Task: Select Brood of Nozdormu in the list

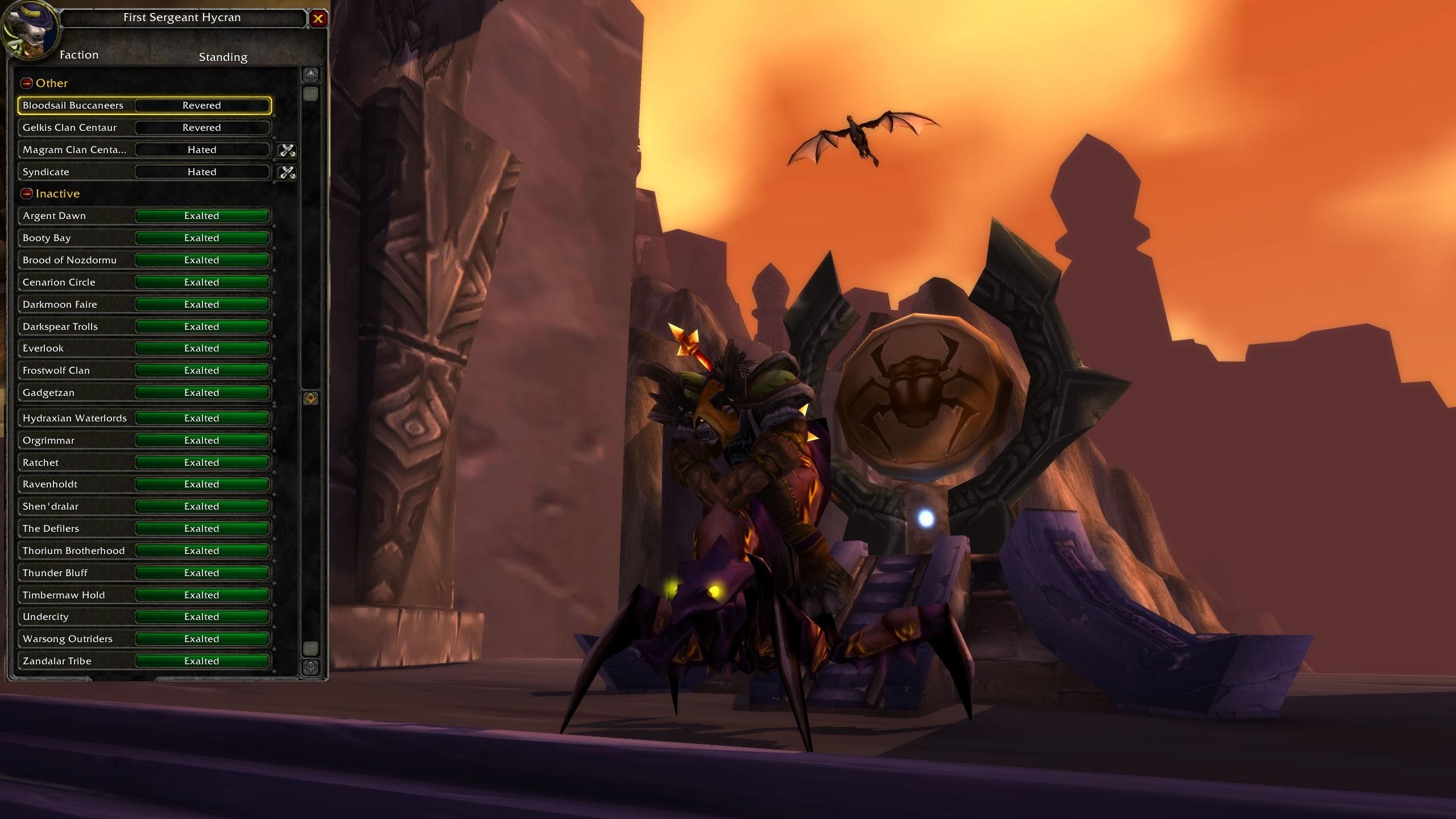Action: coord(144,260)
